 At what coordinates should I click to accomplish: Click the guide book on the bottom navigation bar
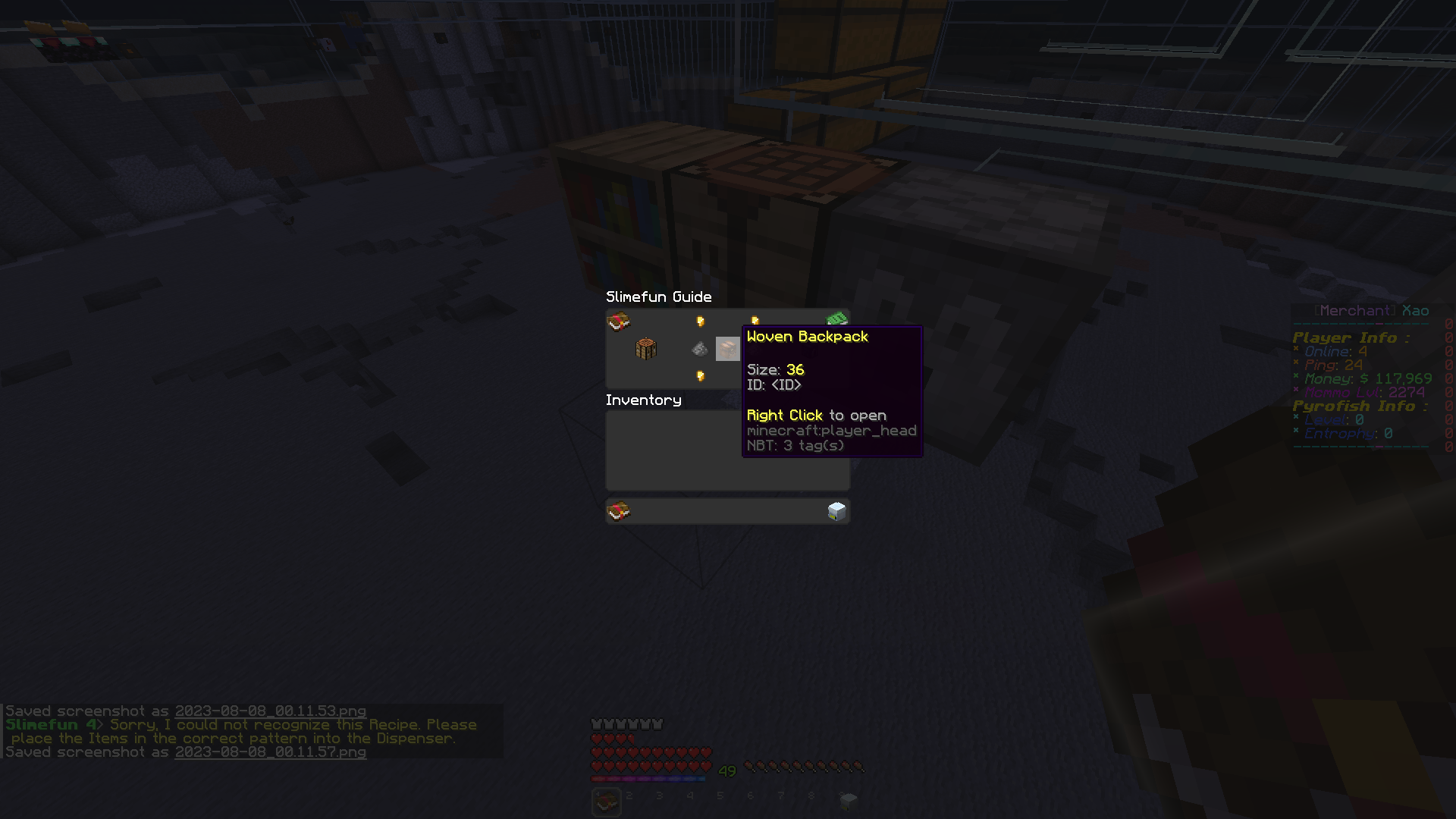(618, 510)
